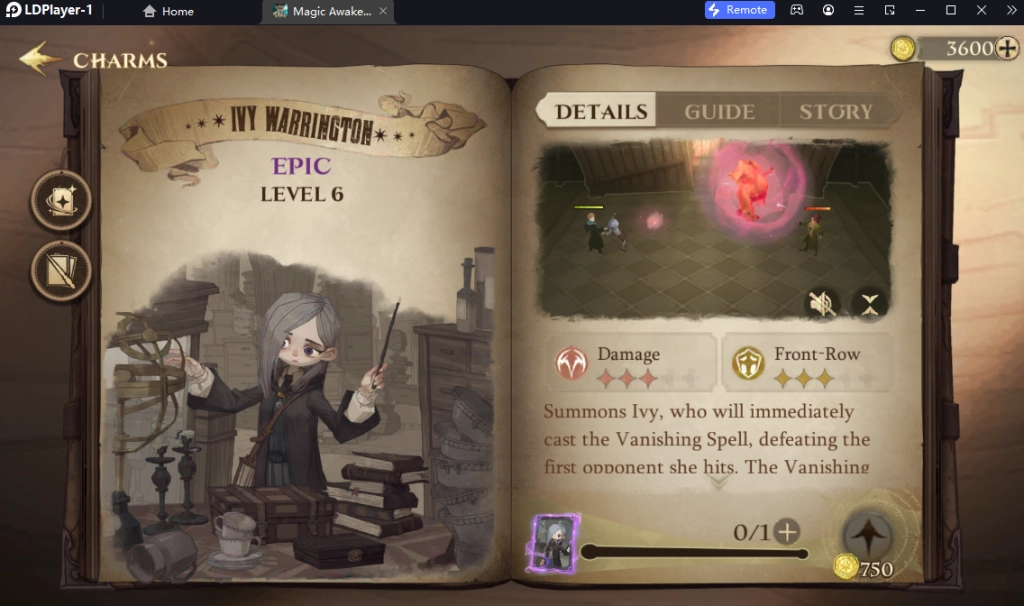1024x606 pixels.
Task: Switch to the Guide tab
Action: (719, 112)
